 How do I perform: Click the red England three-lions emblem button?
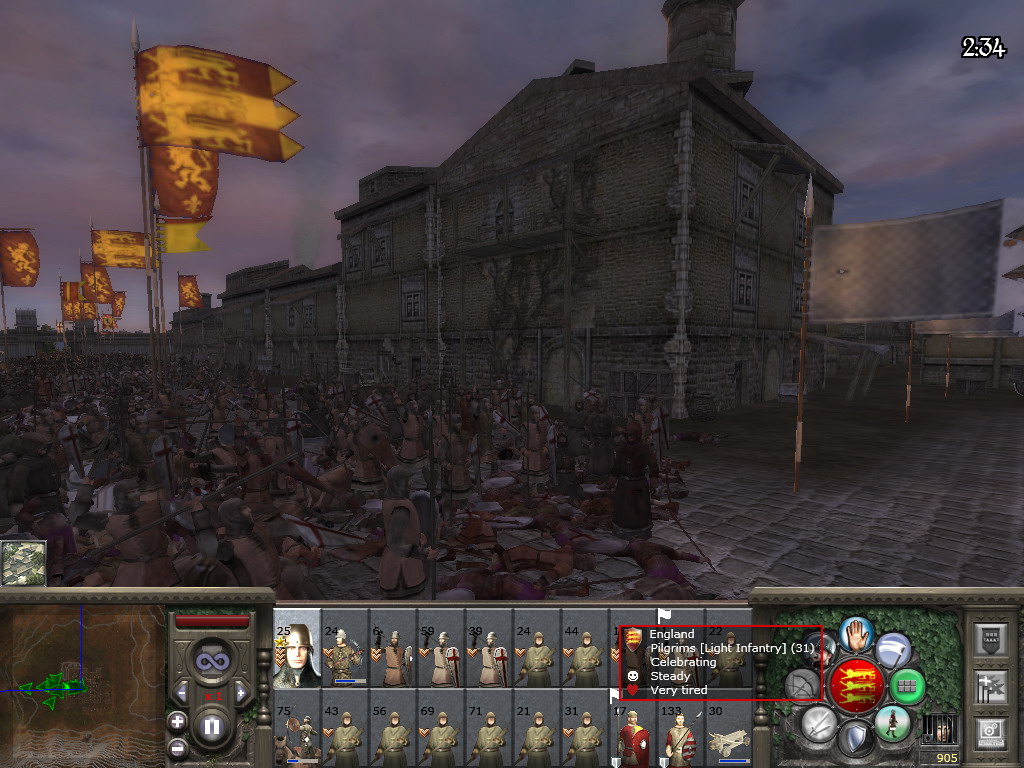[x=856, y=685]
